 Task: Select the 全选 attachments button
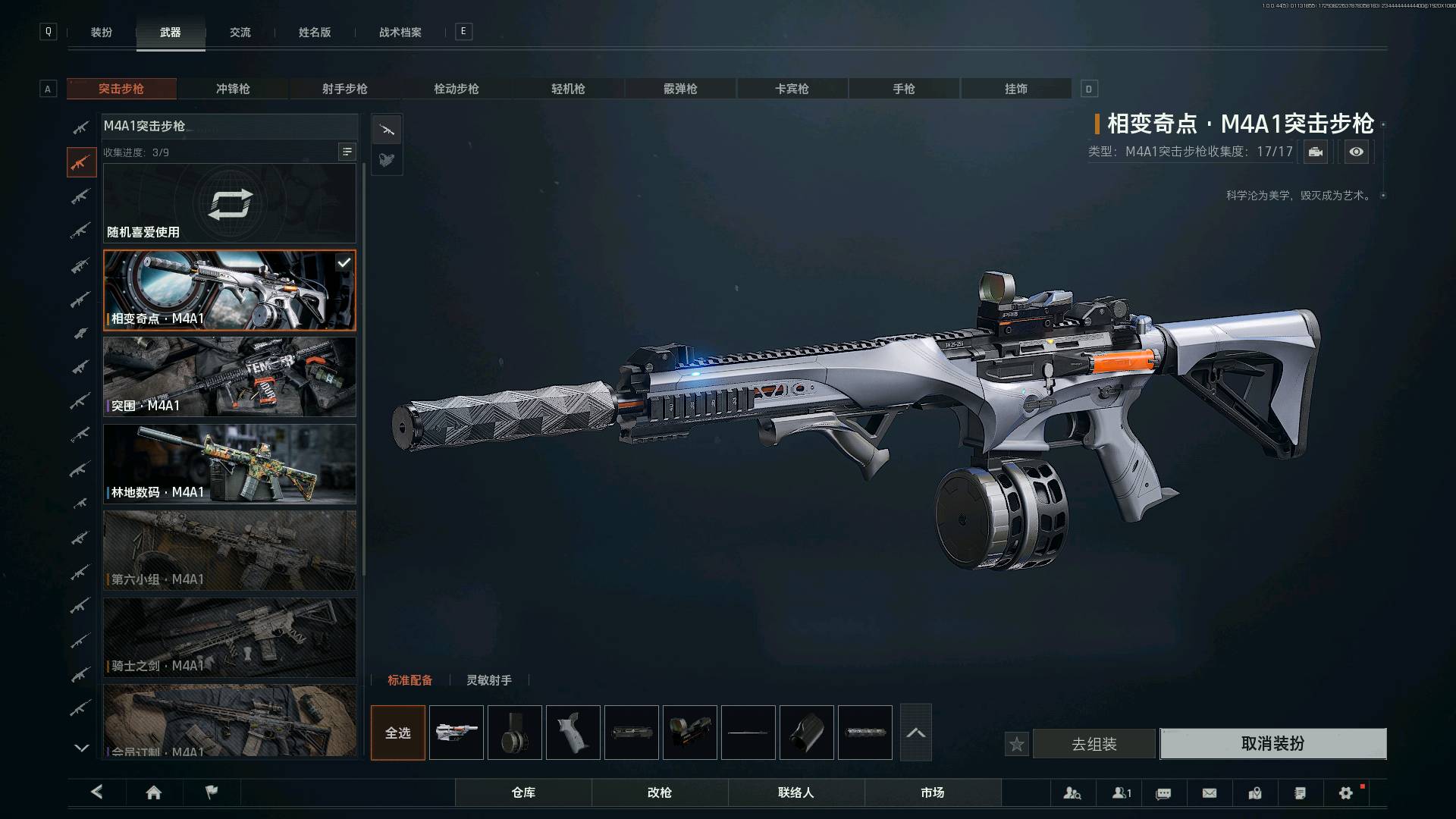pyautogui.click(x=398, y=733)
